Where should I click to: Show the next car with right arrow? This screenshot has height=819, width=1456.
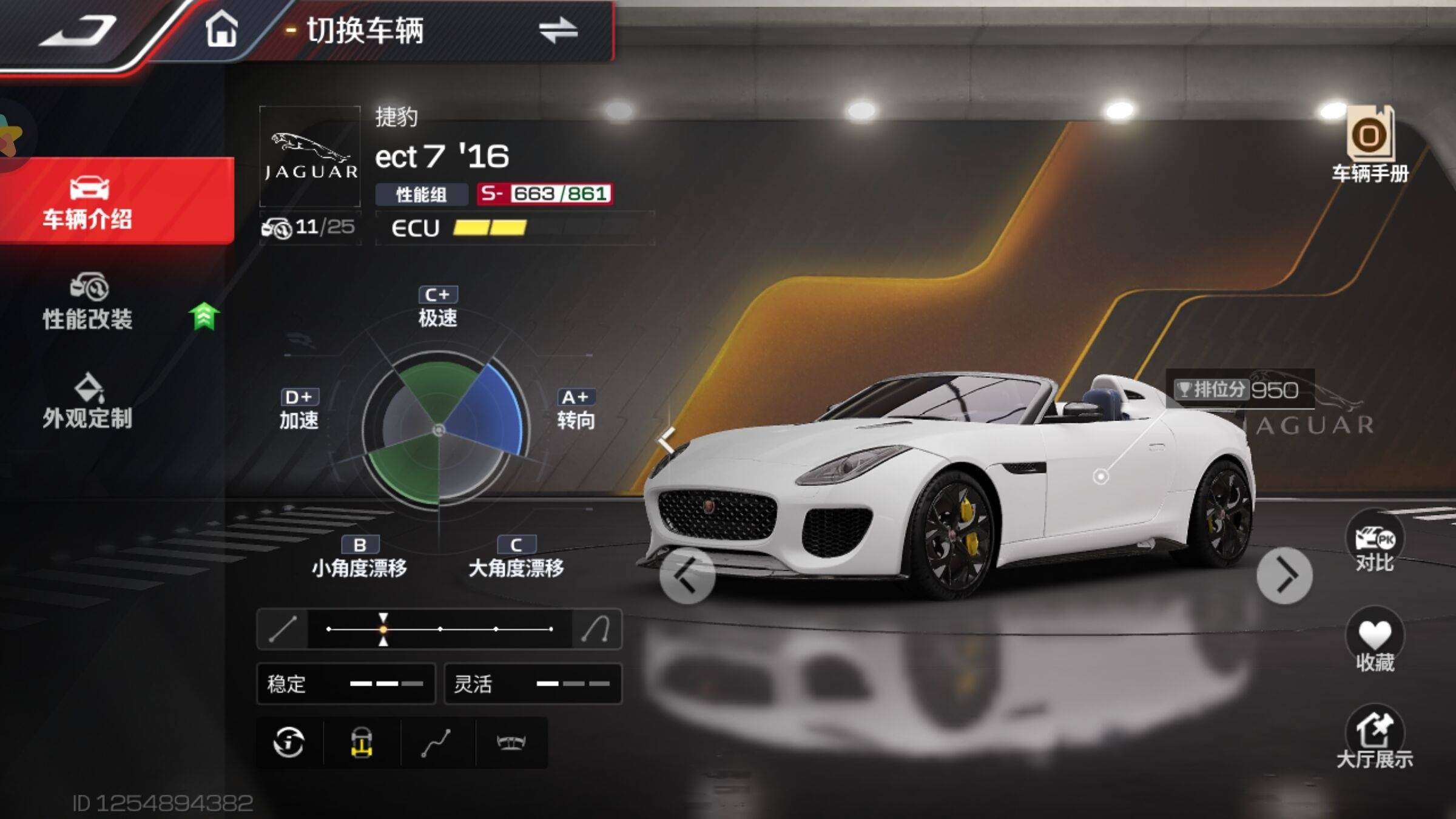click(1284, 575)
